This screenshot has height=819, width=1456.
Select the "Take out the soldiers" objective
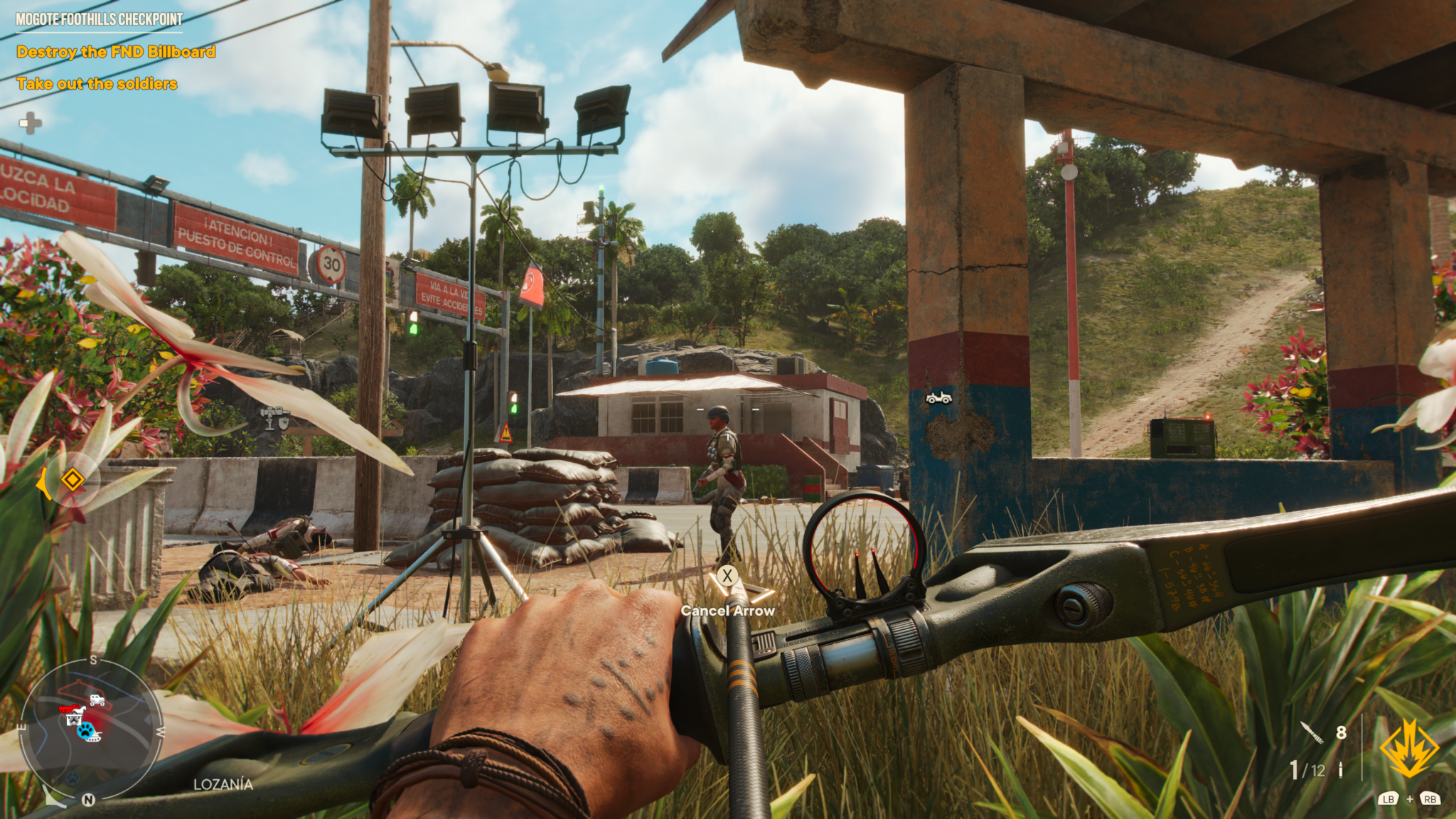(x=97, y=84)
